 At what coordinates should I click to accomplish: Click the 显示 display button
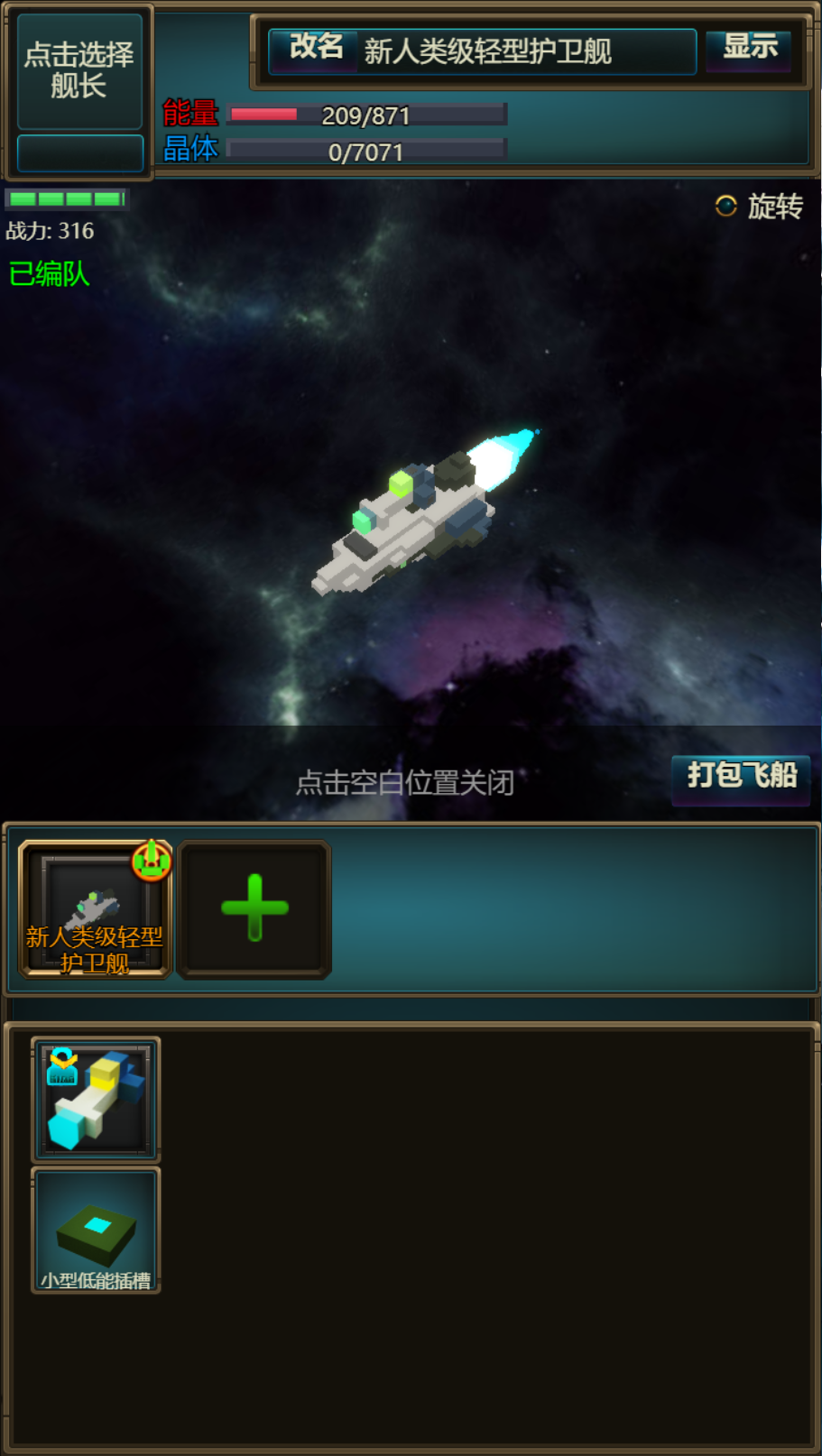(x=749, y=47)
